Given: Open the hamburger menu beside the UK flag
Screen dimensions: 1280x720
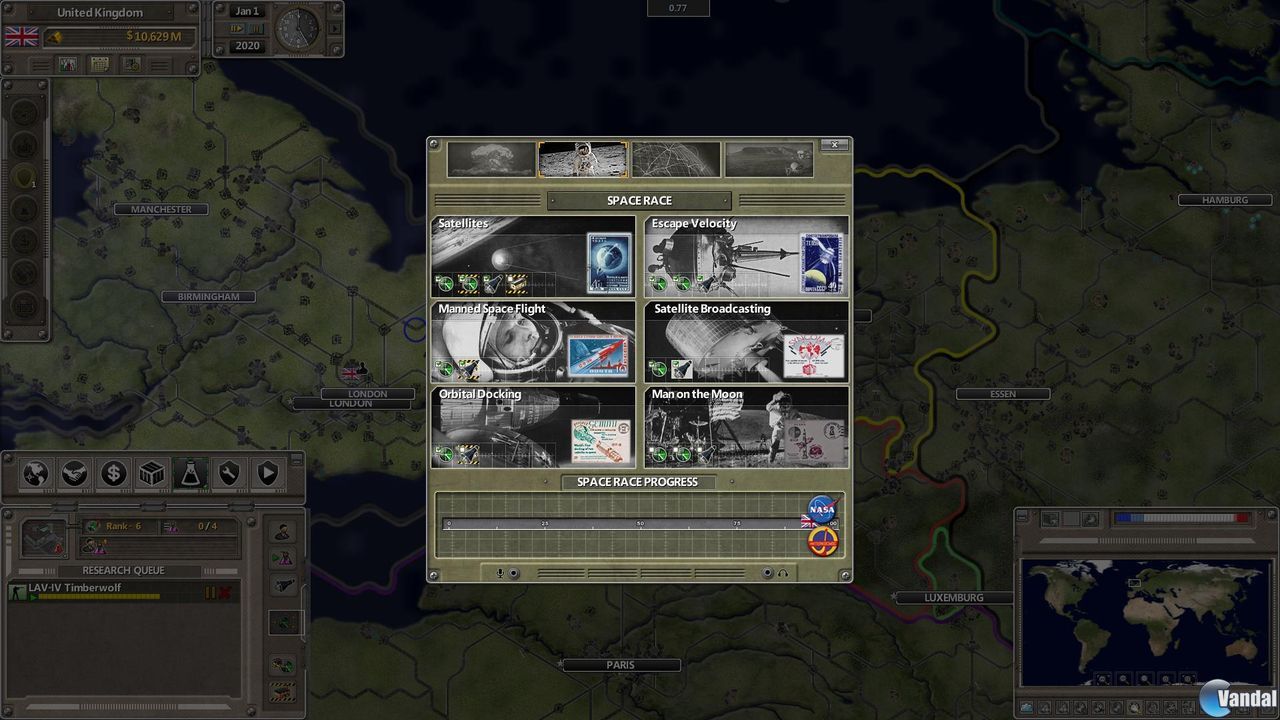Looking at the screenshot, I should tap(40, 64).
